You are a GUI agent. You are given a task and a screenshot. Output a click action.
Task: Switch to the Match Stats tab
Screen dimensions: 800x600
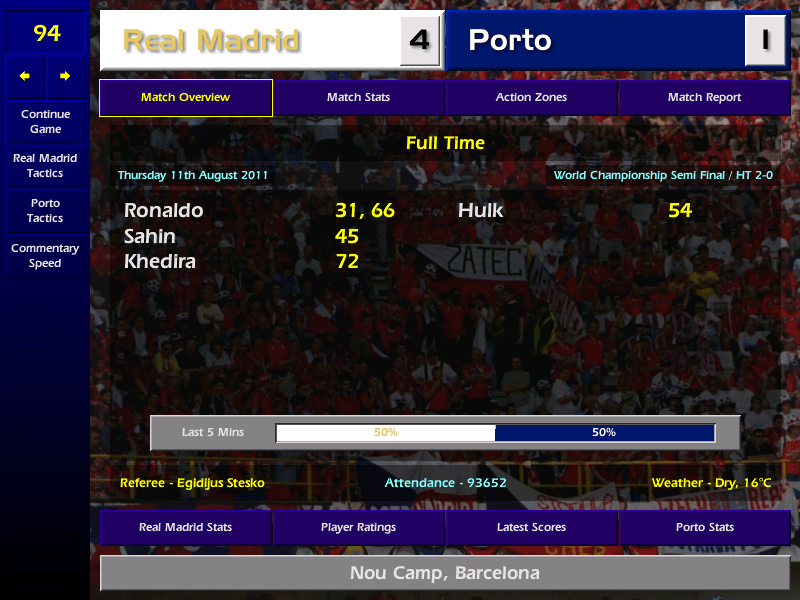click(x=358, y=98)
